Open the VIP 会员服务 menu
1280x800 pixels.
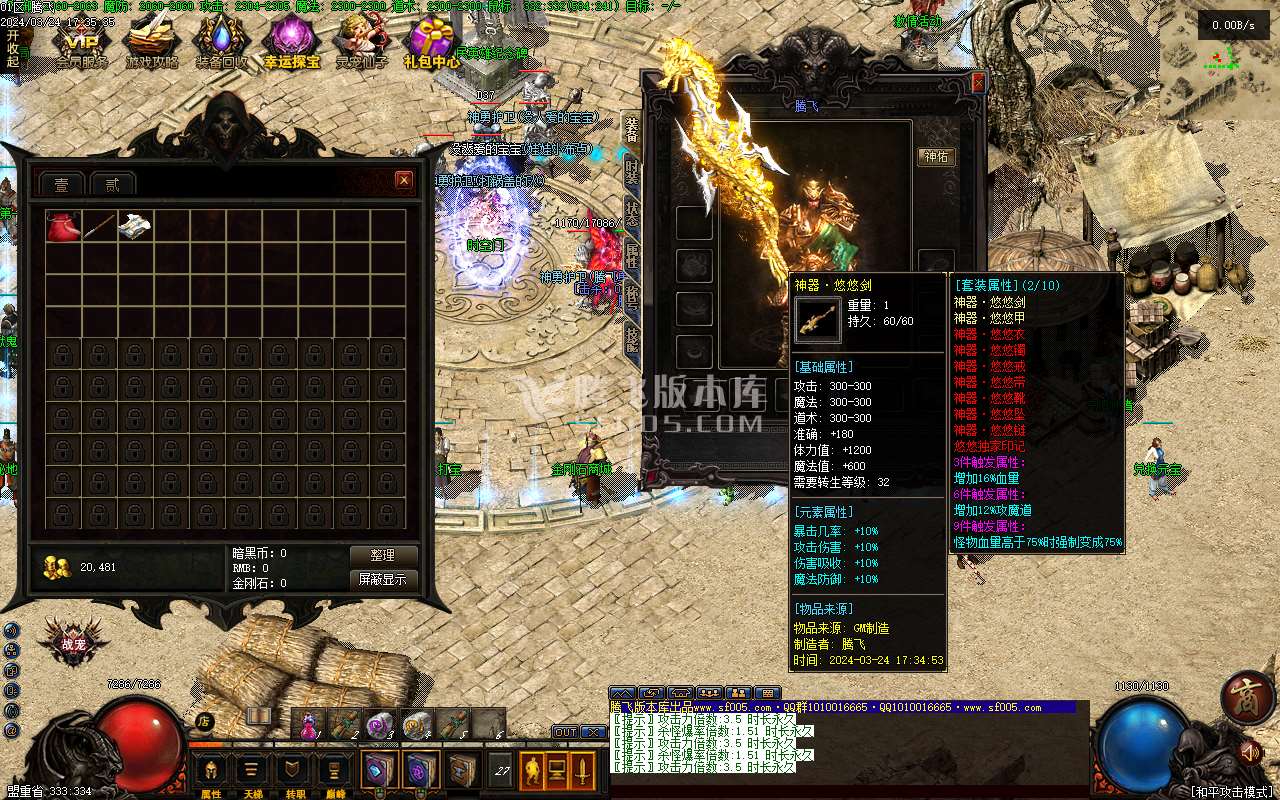click(82, 44)
